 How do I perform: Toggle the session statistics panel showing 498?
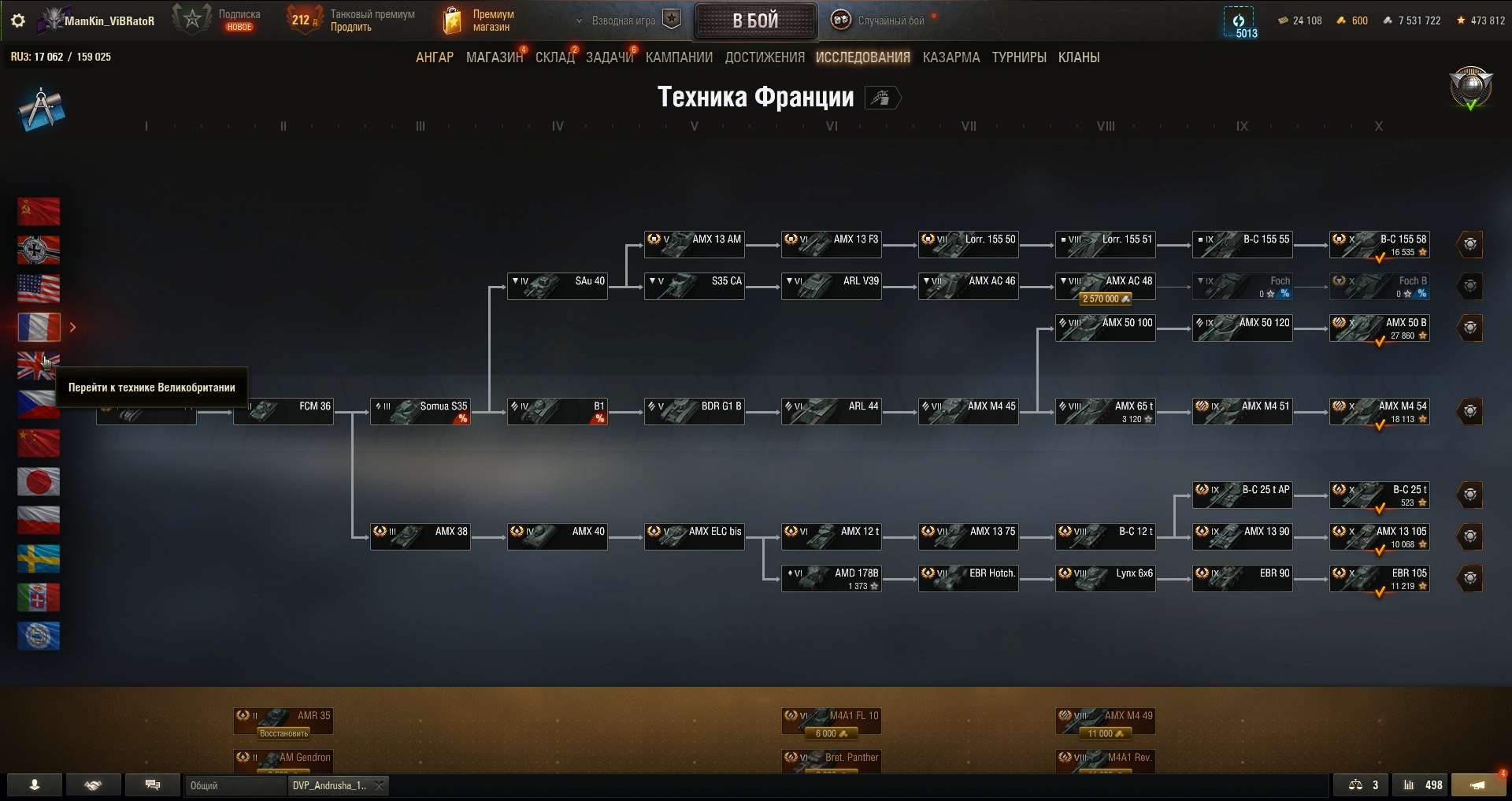click(1422, 785)
